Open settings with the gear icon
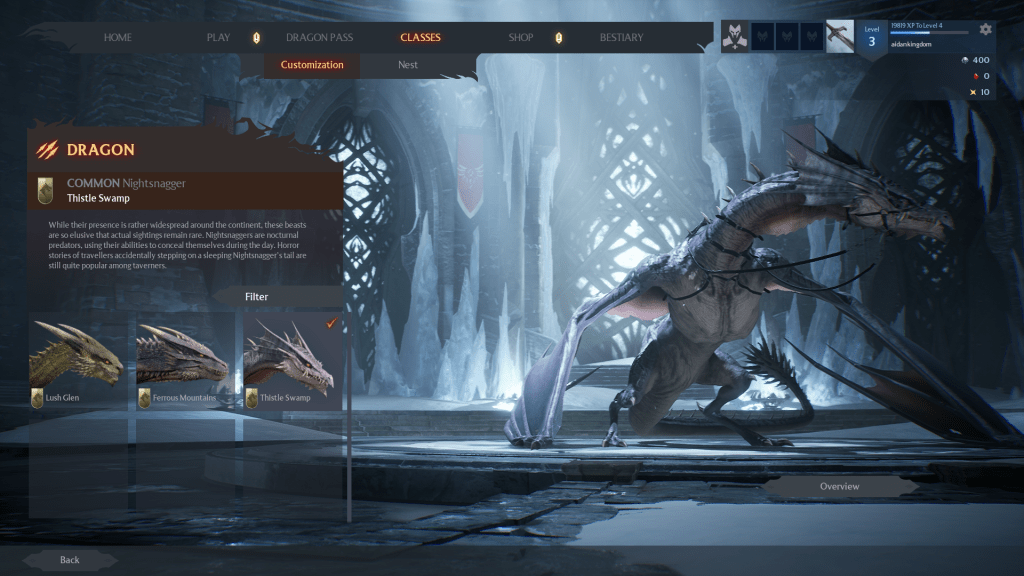1024x576 pixels. [985, 29]
